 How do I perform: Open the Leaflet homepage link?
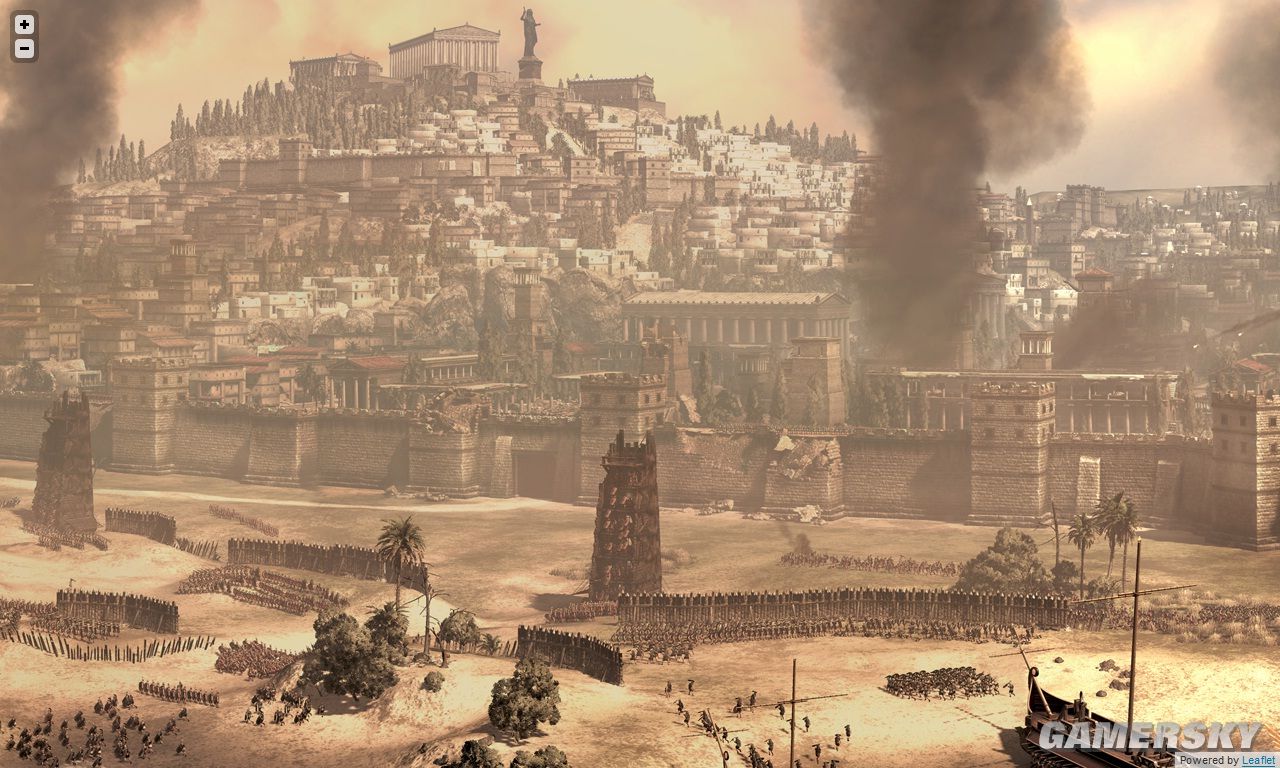pos(1255,761)
